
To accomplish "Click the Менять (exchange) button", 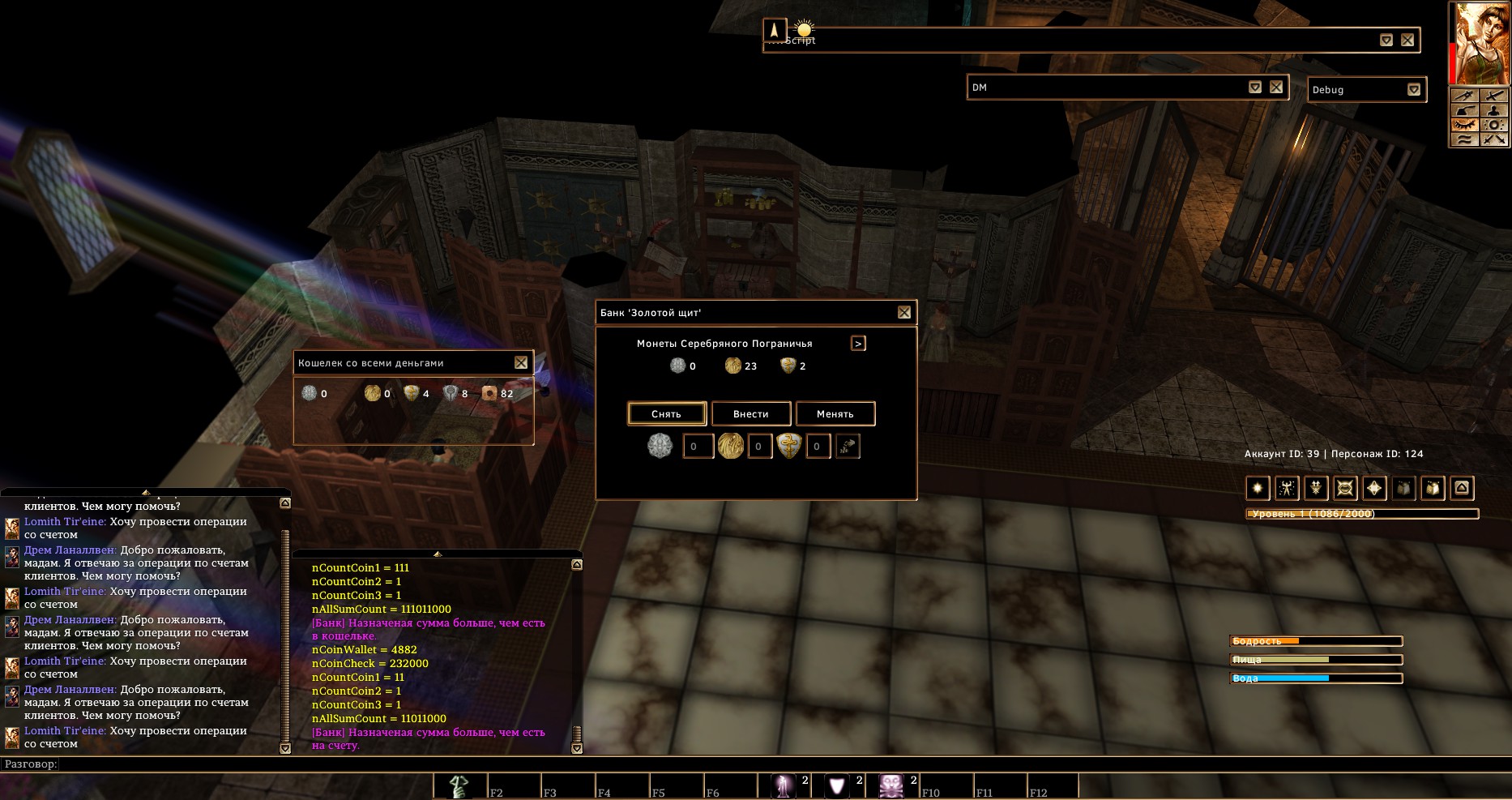I will click(x=835, y=413).
